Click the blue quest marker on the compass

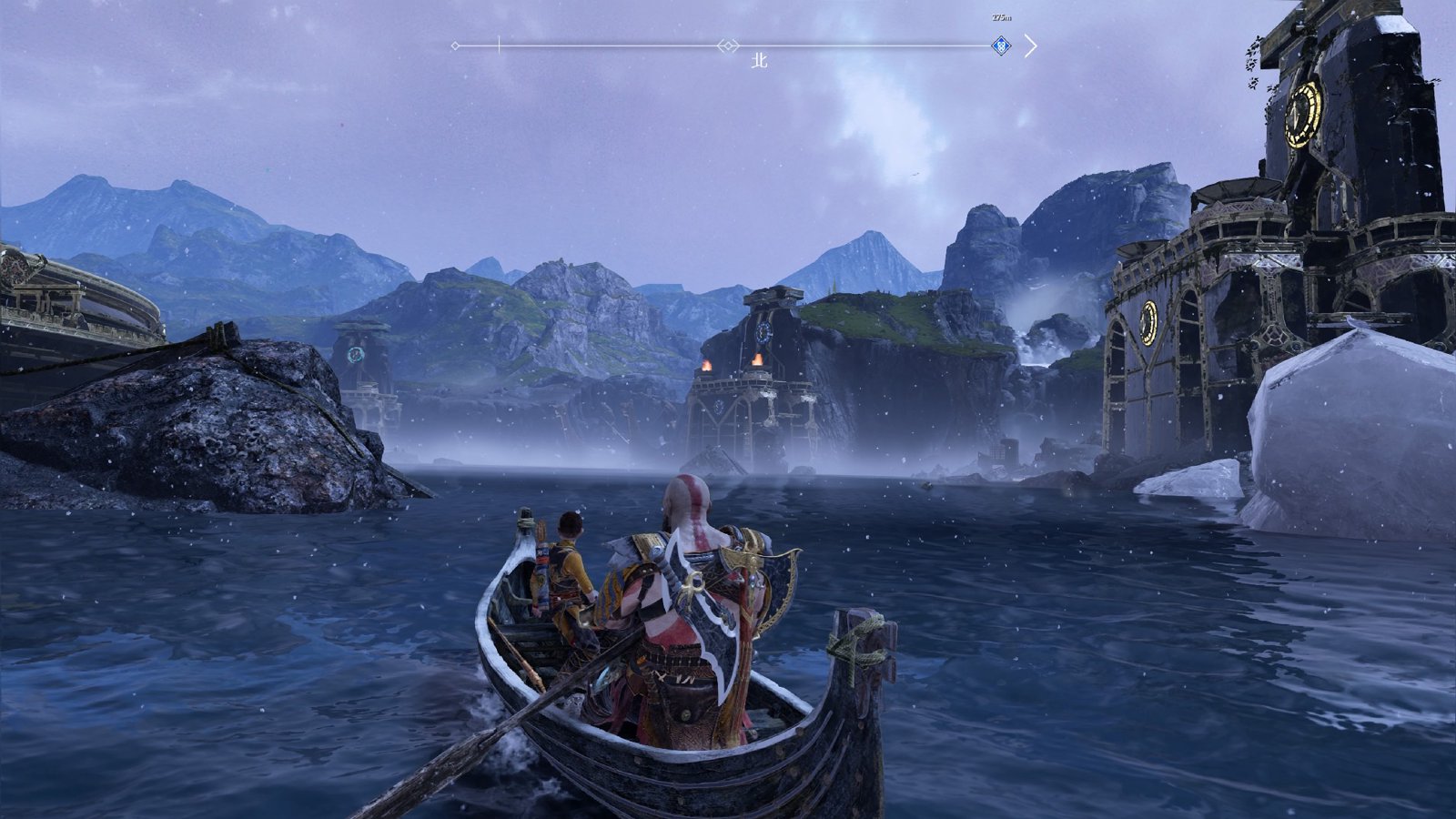point(1001,45)
